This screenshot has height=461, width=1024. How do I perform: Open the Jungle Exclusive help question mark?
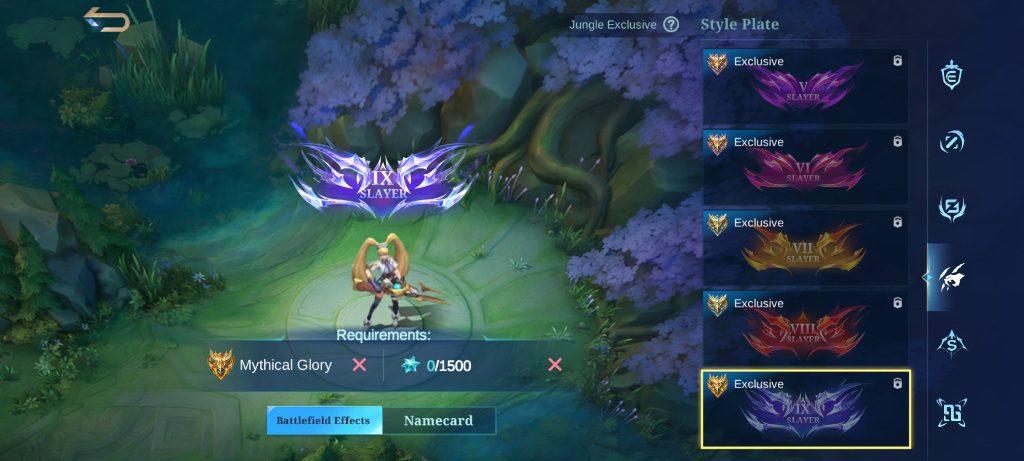(x=671, y=24)
